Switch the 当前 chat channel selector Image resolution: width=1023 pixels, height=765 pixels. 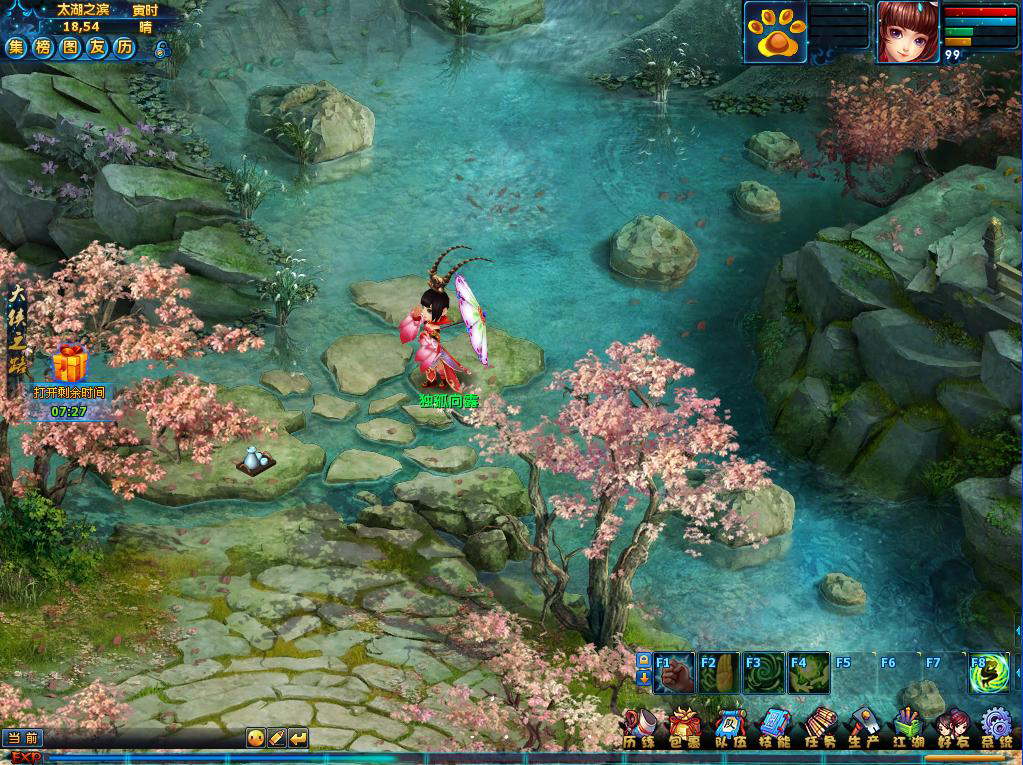click(x=22, y=738)
